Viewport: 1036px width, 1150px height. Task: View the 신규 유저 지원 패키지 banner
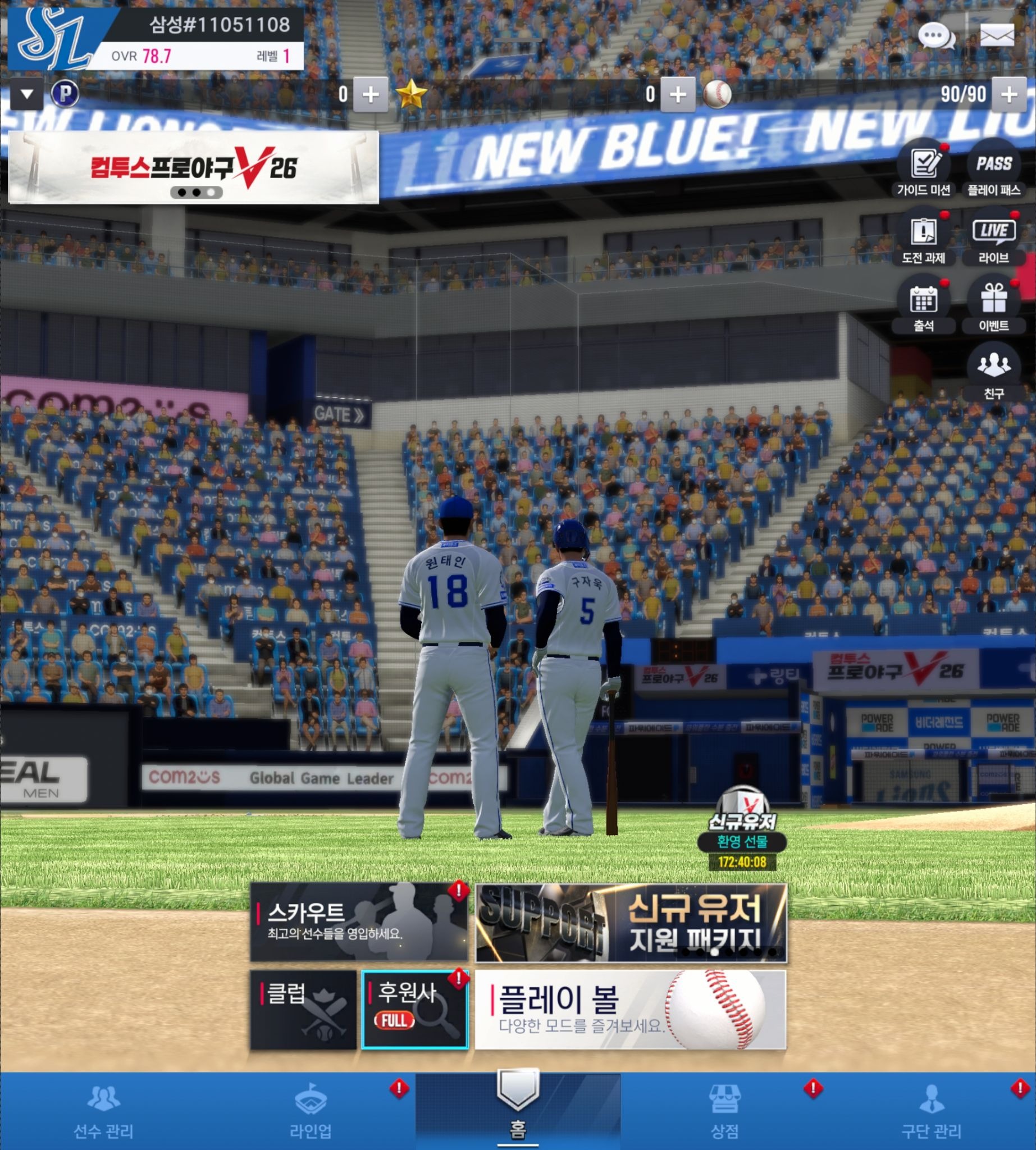(x=631, y=922)
